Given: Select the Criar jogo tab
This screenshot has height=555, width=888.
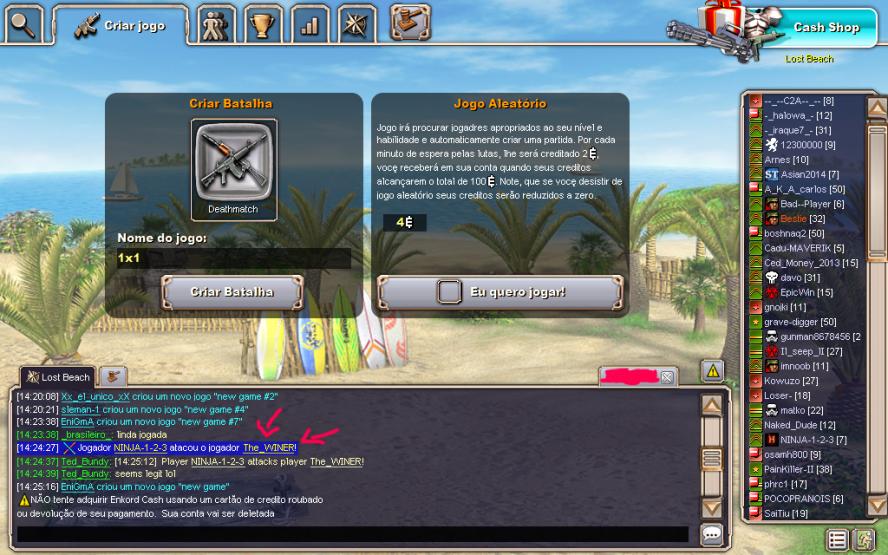Looking at the screenshot, I should tap(118, 25).
